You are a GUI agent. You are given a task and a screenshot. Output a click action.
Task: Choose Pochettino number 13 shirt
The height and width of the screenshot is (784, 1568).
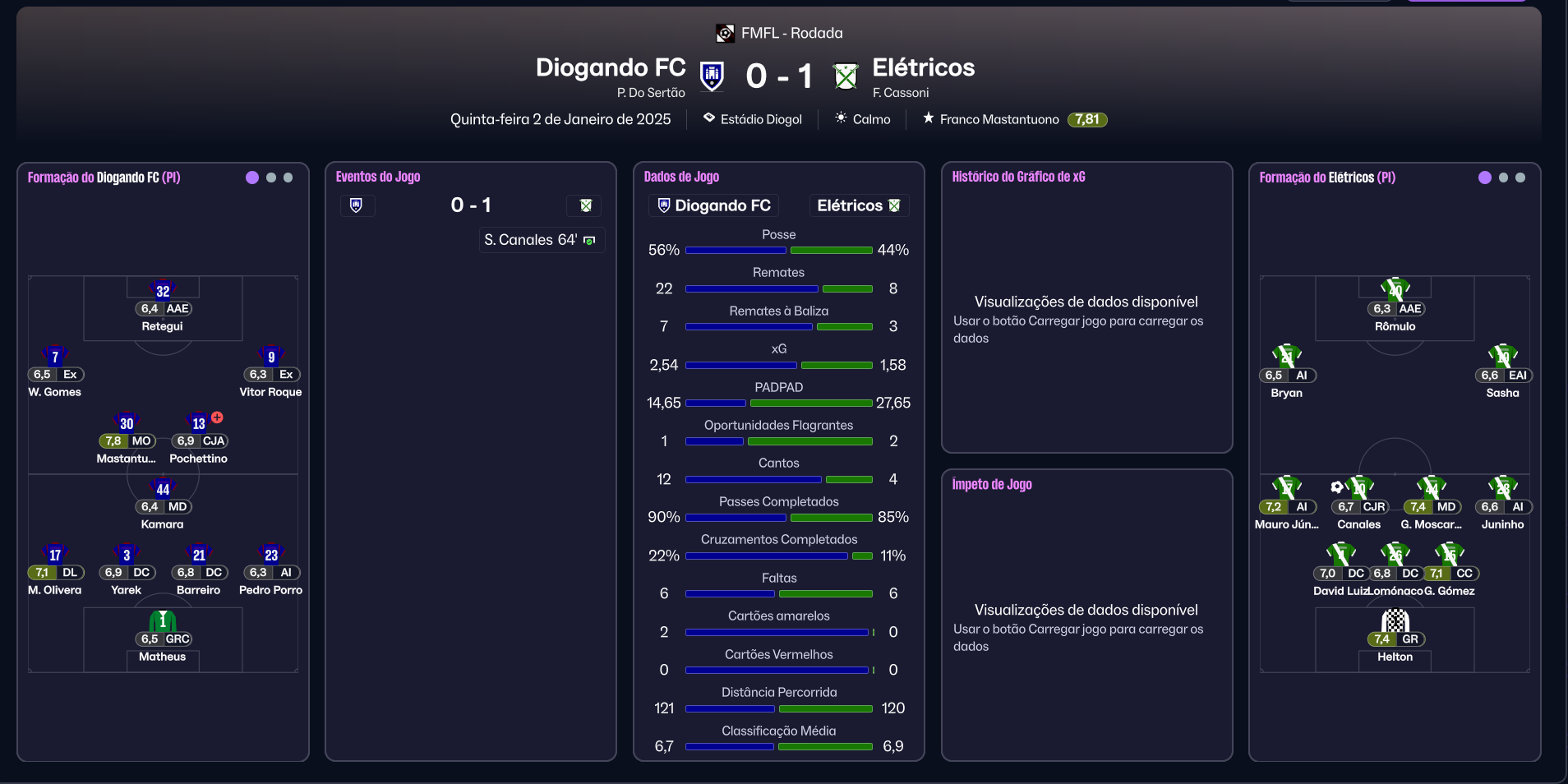(198, 424)
